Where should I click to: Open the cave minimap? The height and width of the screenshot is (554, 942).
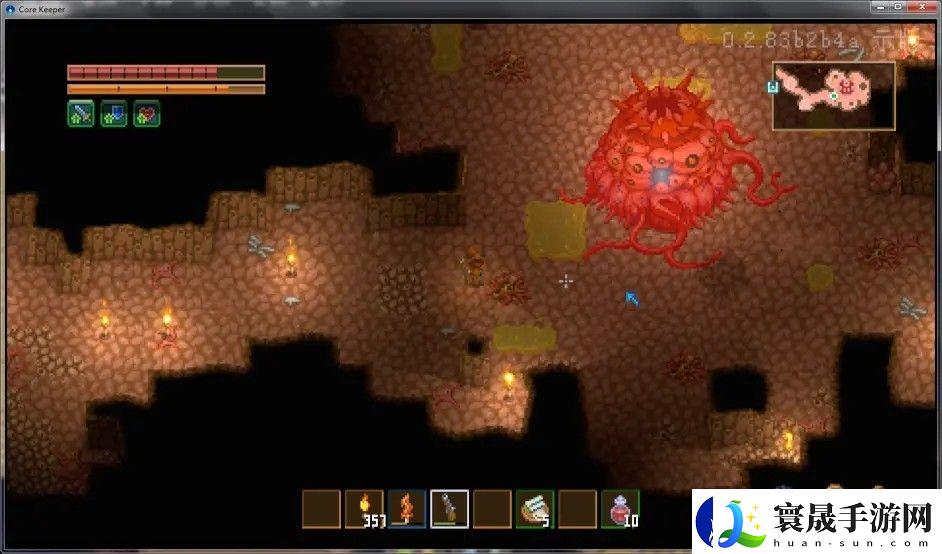coord(833,96)
